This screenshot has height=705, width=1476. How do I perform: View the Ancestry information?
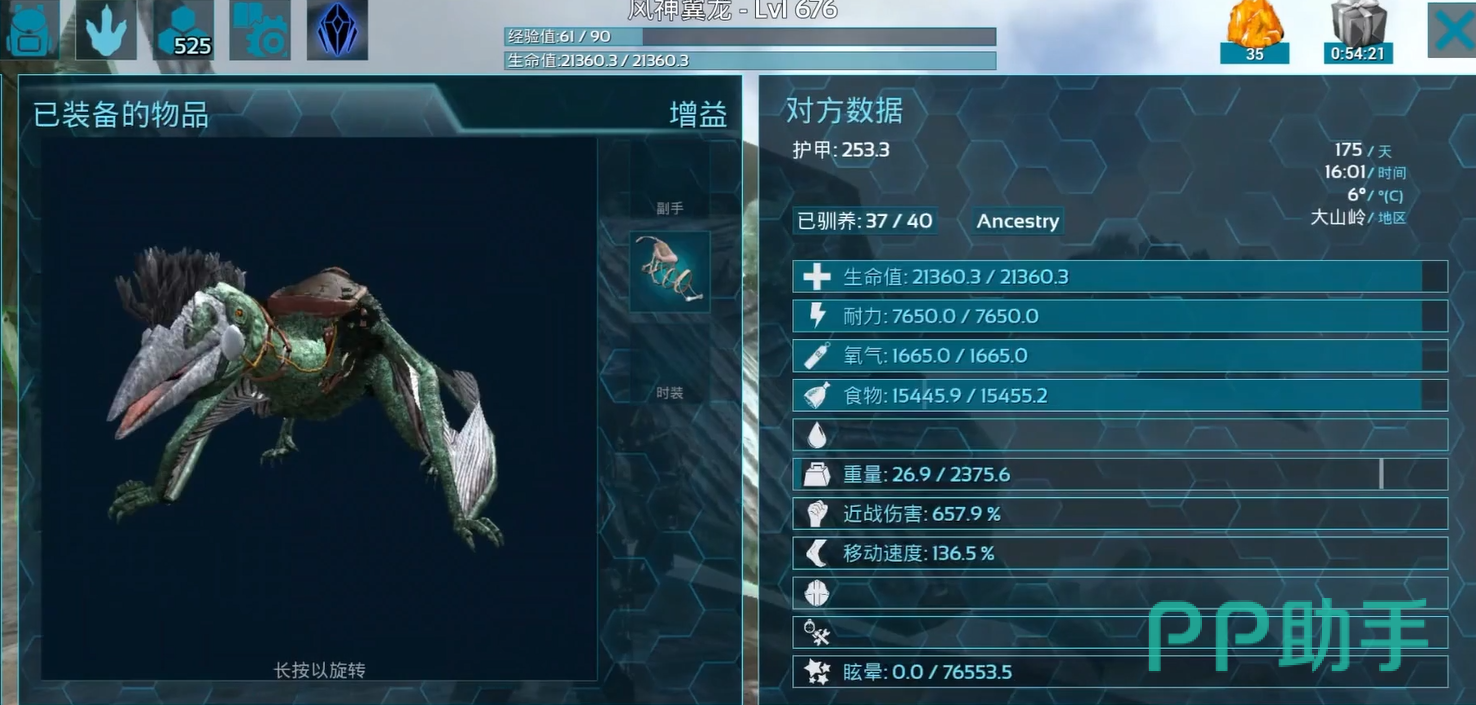(x=1017, y=221)
